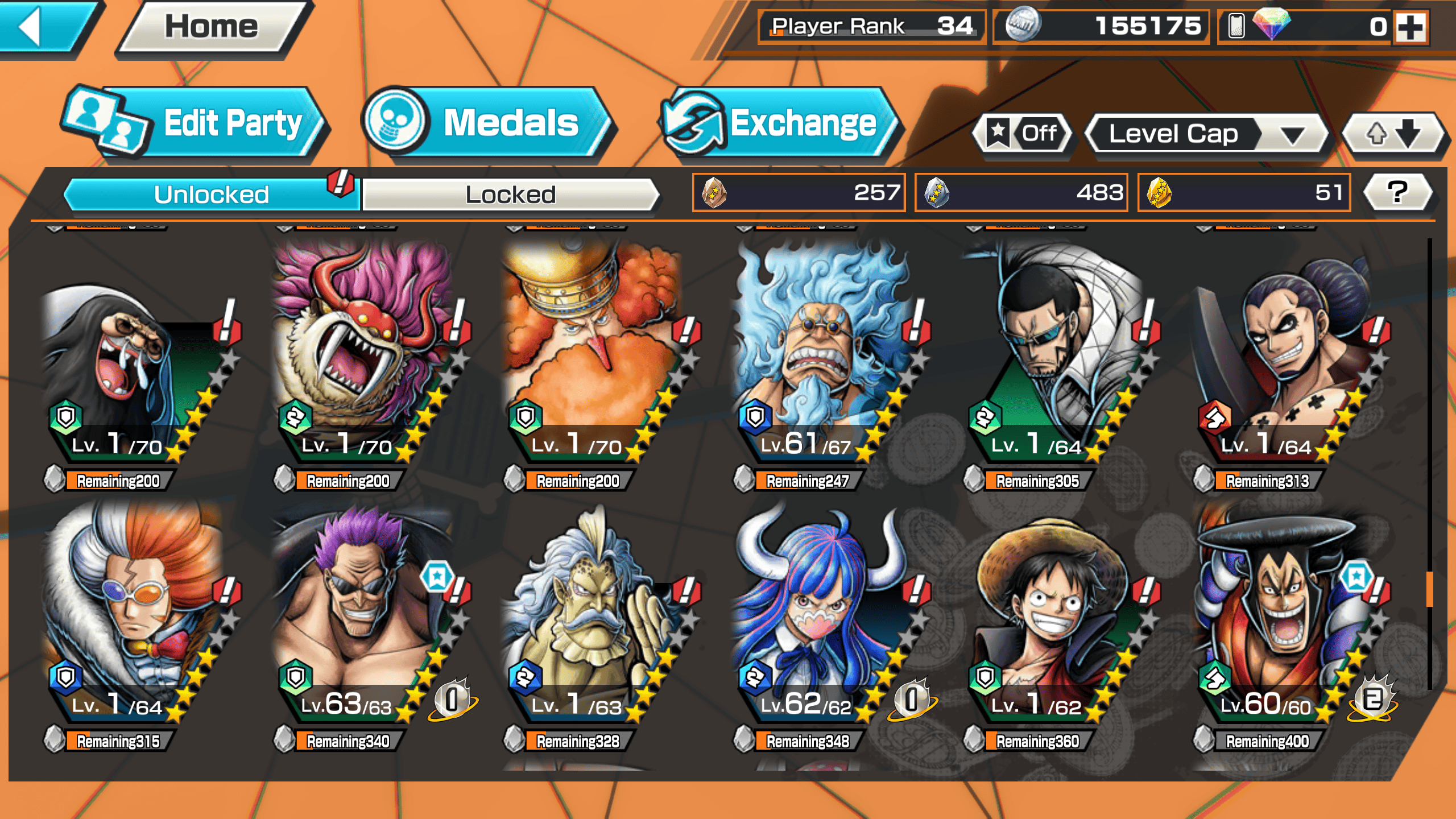The image size is (1456, 819).
Task: Open the Exchange menu
Action: [780, 123]
